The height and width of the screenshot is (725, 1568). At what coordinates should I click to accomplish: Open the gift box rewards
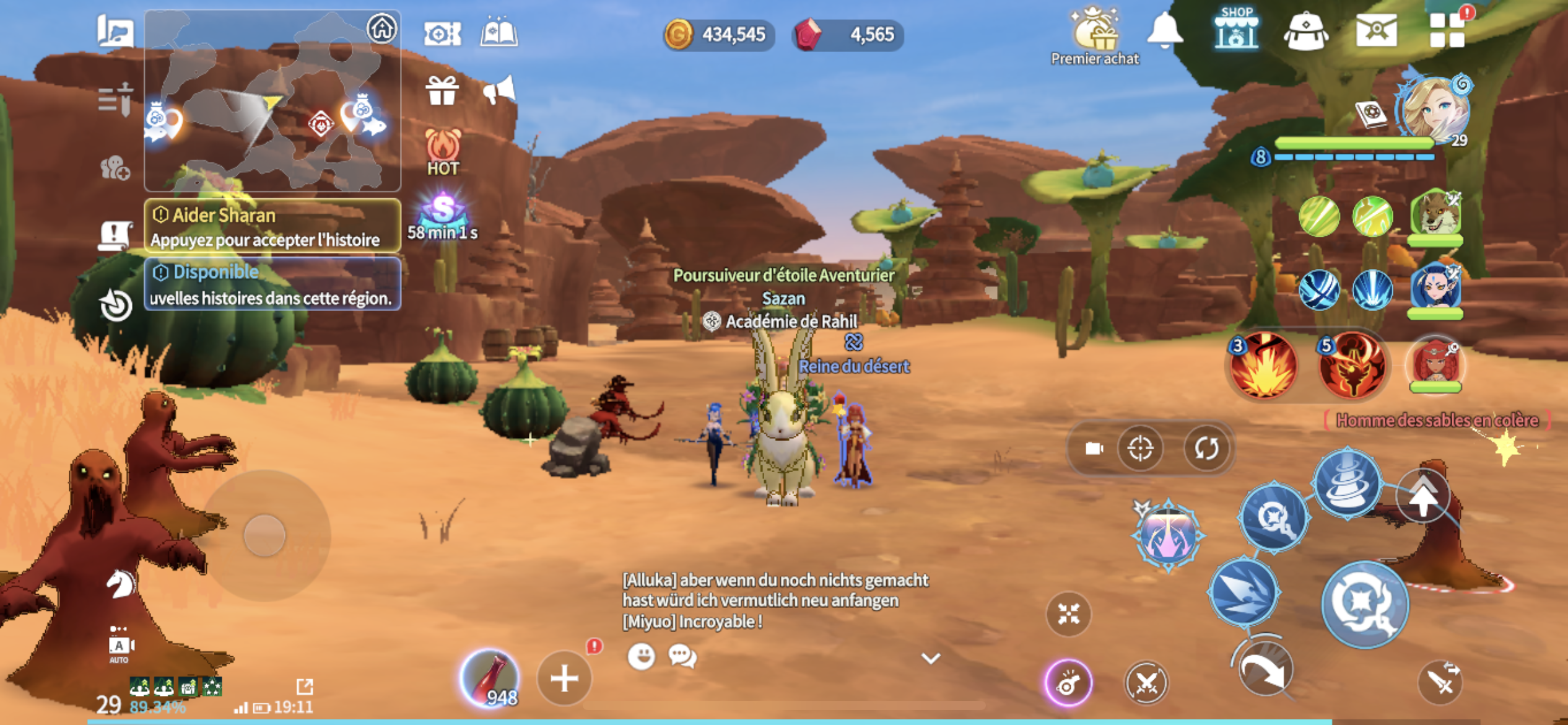coord(442,91)
